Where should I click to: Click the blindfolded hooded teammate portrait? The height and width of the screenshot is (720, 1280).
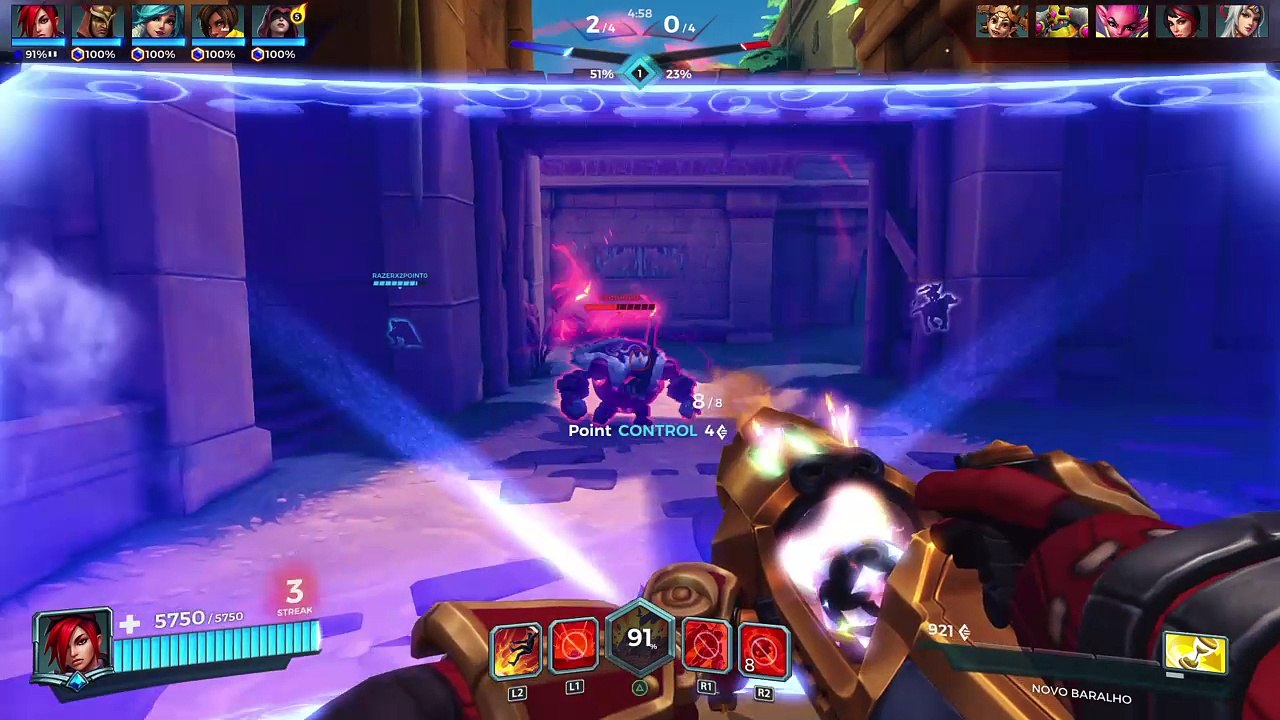(278, 22)
